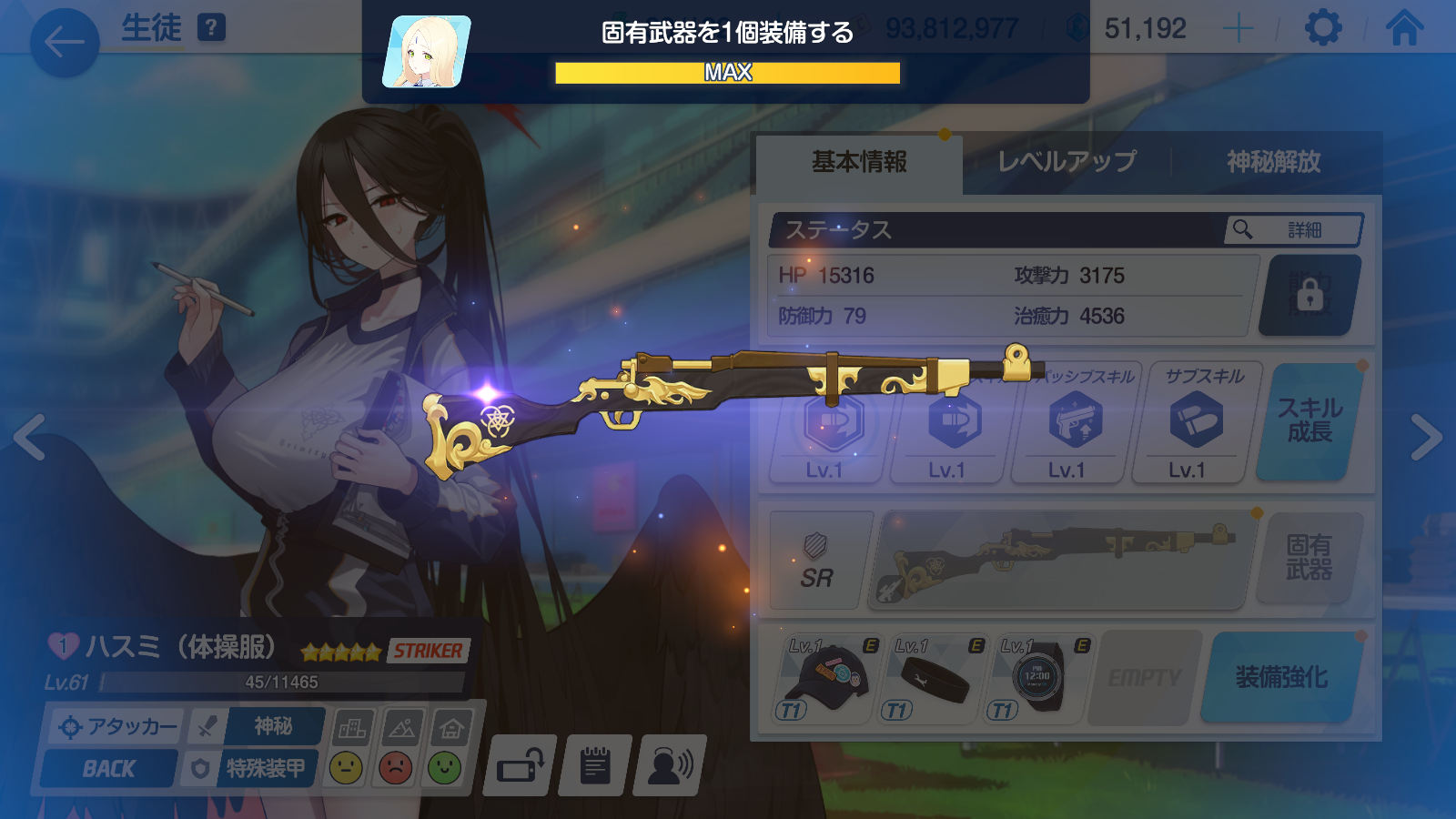The height and width of the screenshot is (819, 1456).
Task: Open the スキル成長 skill growth menu
Action: point(1309,420)
